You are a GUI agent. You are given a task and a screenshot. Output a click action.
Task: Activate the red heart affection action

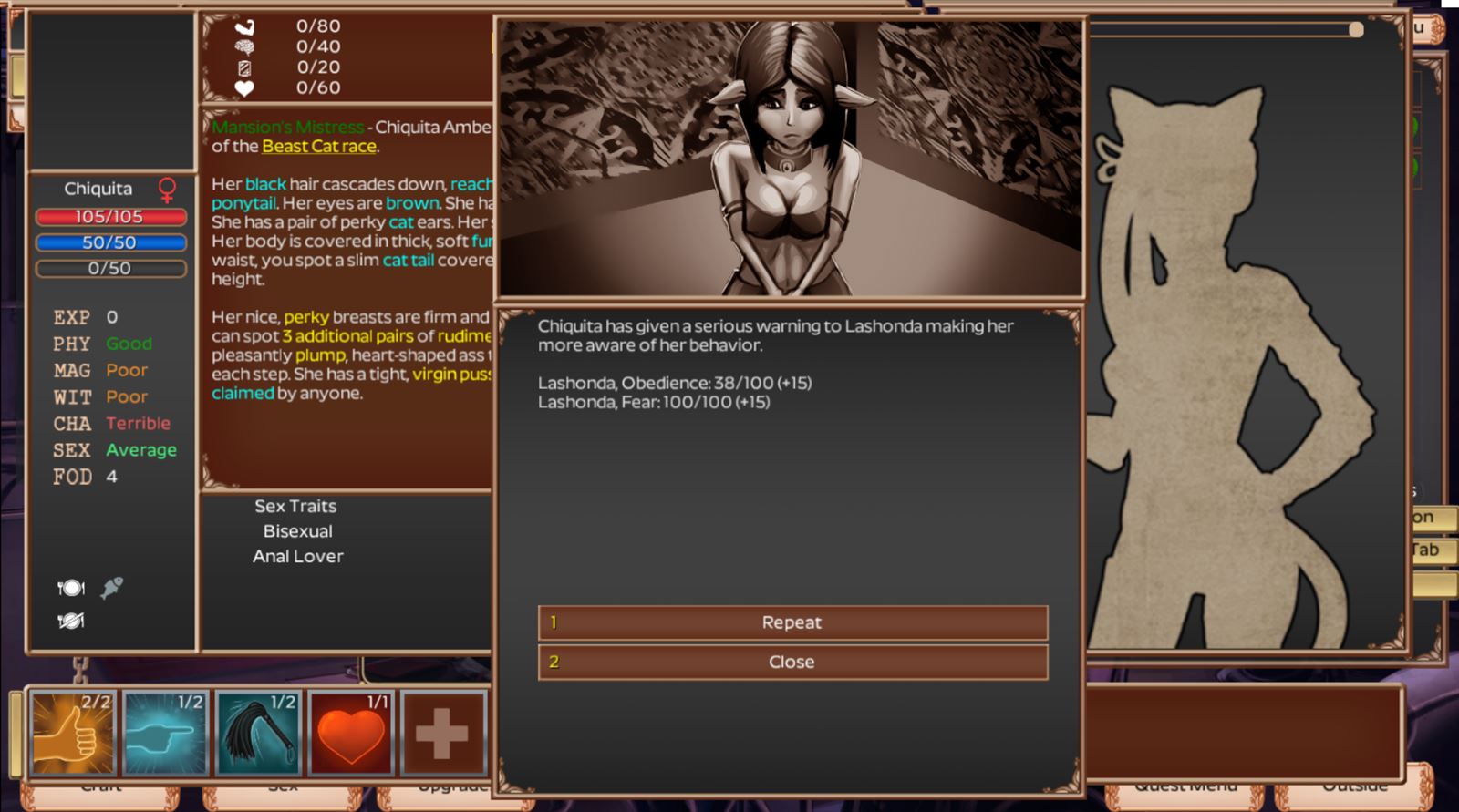coord(351,734)
